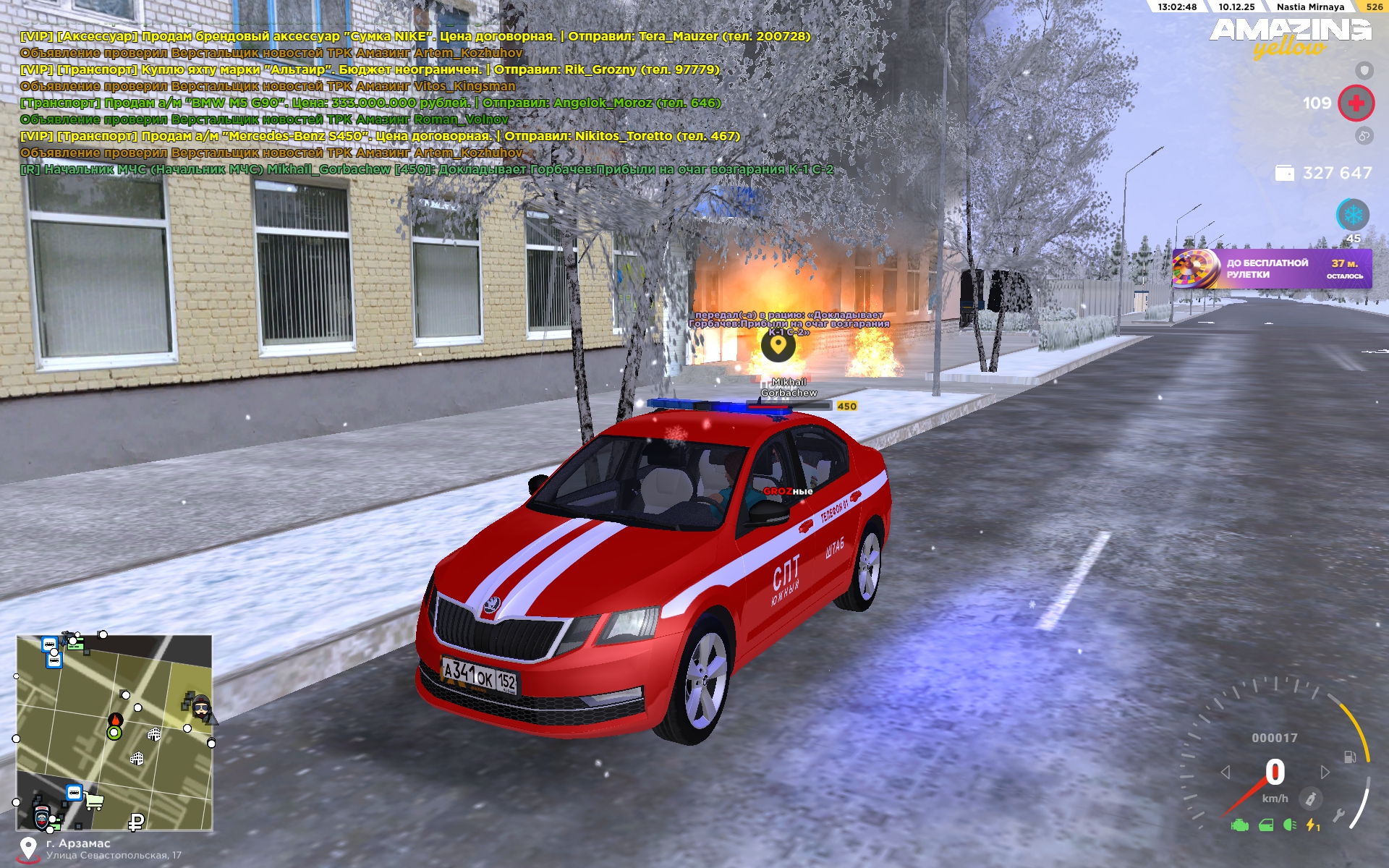Toggle the car door lock indicator

pos(1265,825)
